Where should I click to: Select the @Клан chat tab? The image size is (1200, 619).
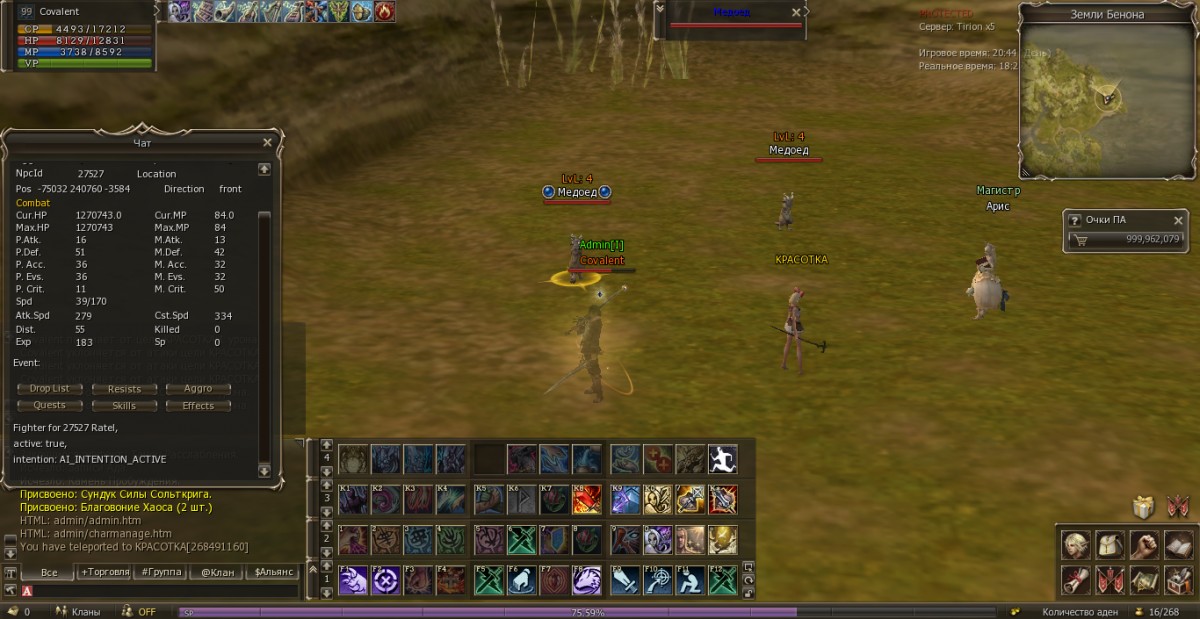coord(217,572)
